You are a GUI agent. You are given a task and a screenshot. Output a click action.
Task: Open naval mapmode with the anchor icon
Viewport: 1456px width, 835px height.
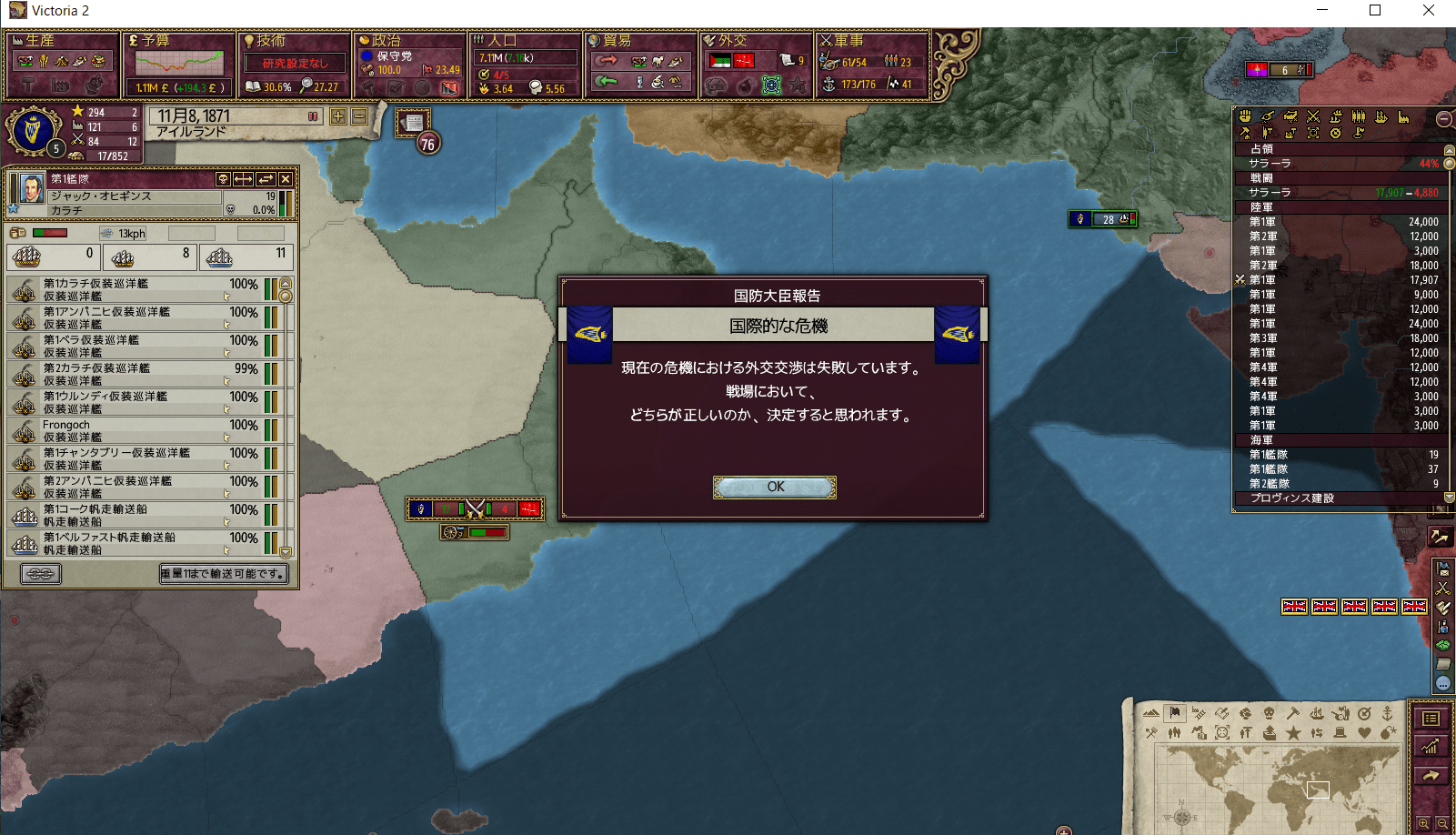pyautogui.click(x=1388, y=714)
